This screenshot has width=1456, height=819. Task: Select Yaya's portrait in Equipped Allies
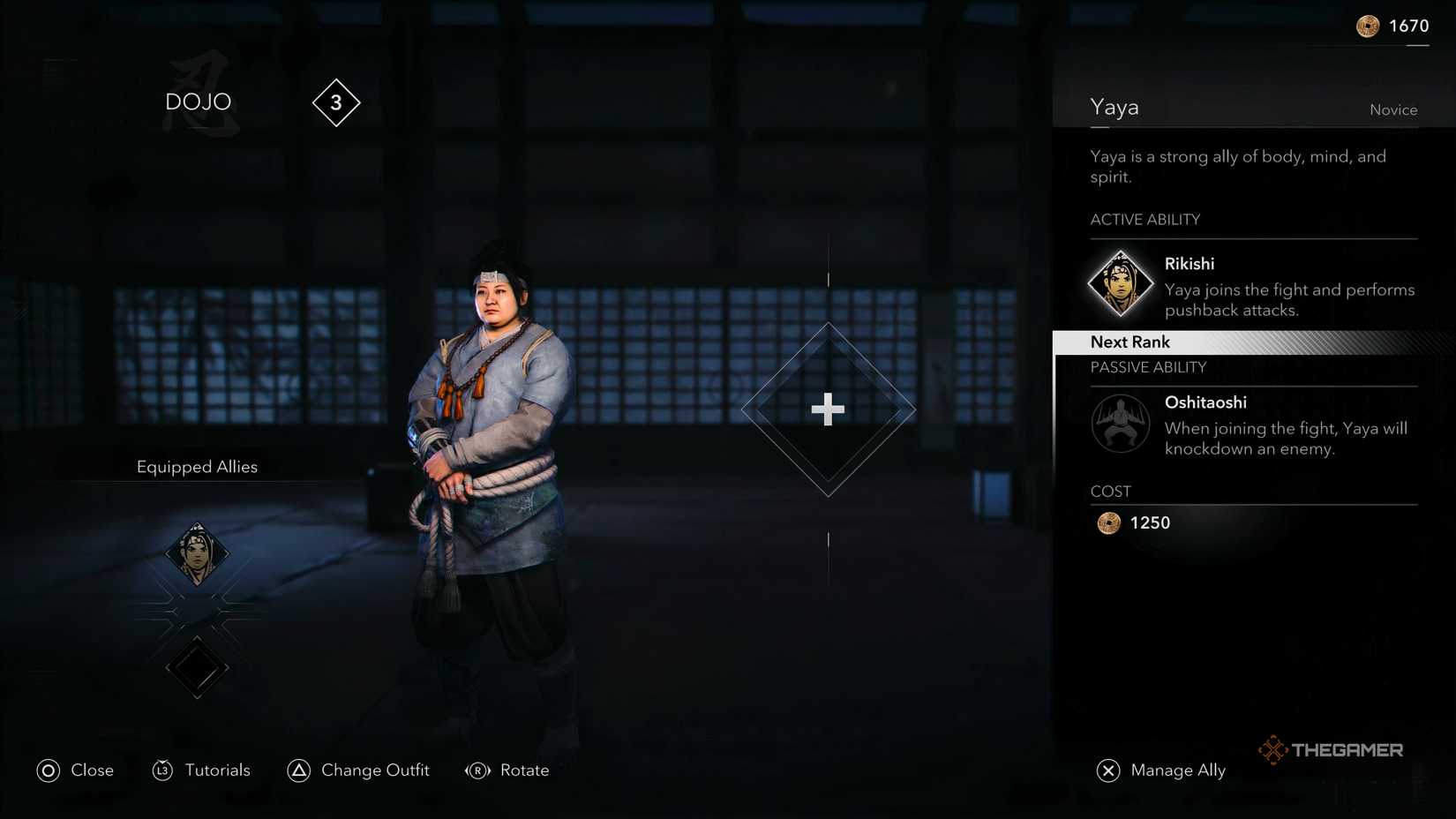(198, 553)
